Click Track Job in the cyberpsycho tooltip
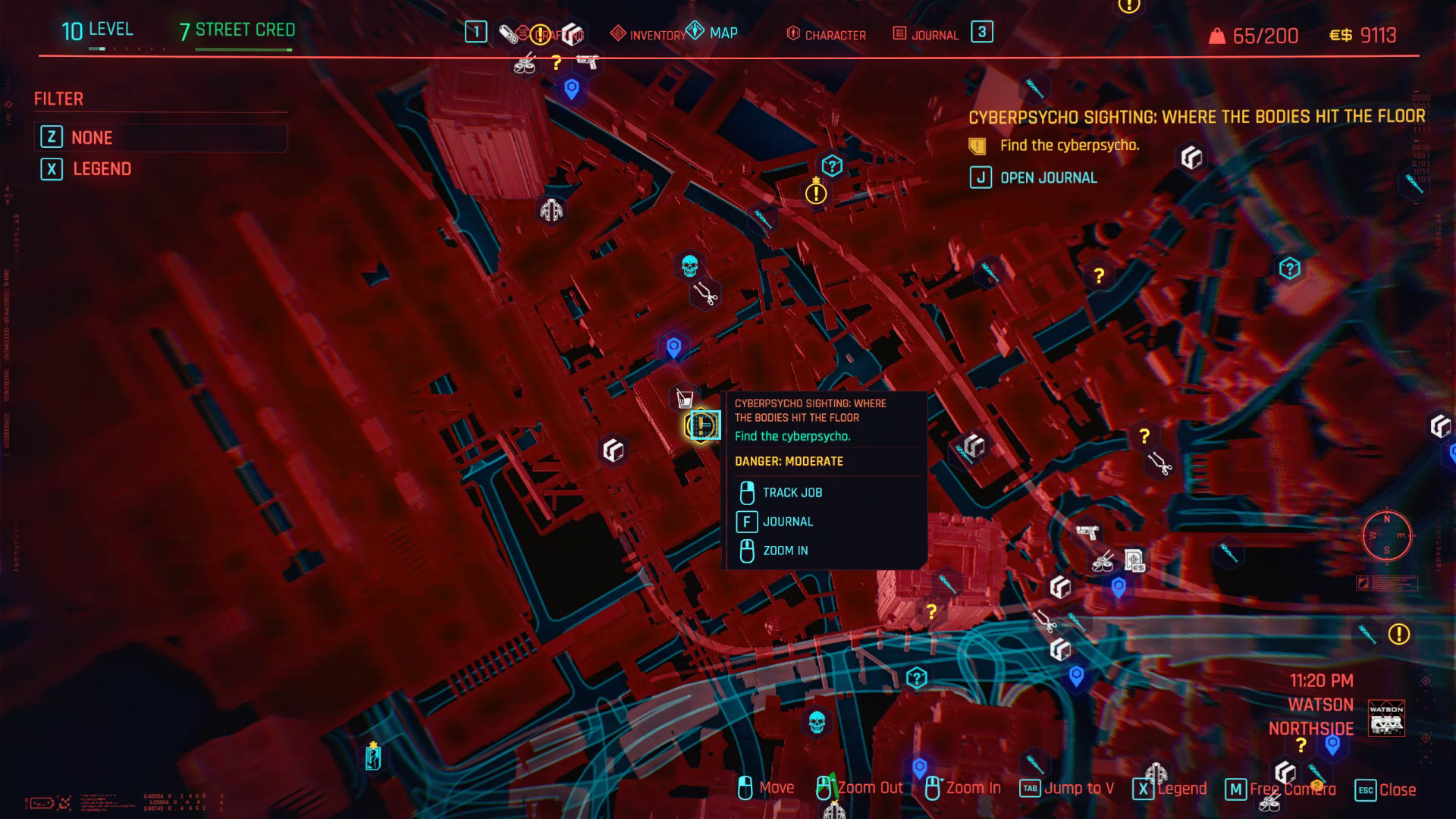This screenshot has width=1456, height=819. point(792,493)
